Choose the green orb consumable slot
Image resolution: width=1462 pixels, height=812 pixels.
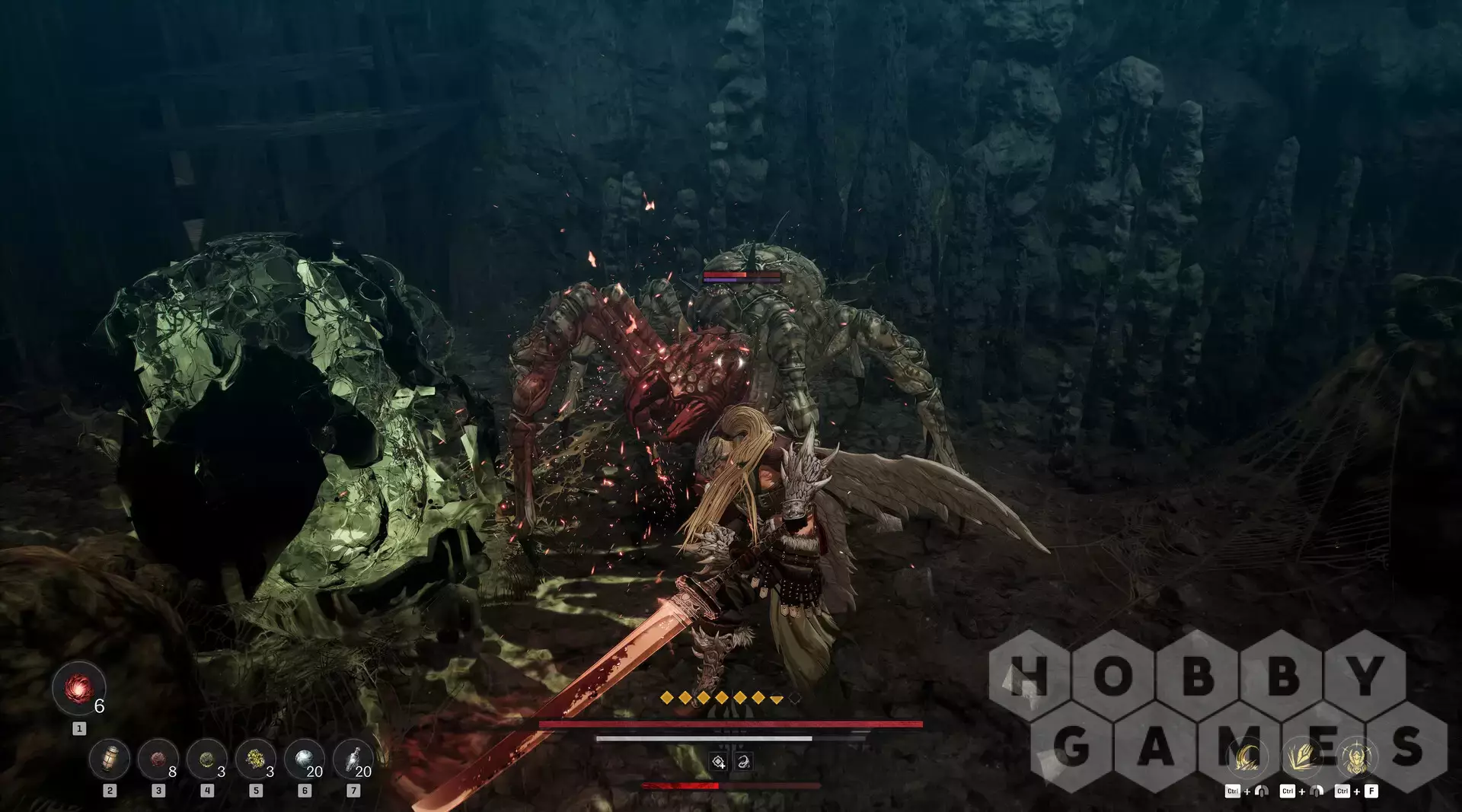pyautogui.click(x=207, y=759)
